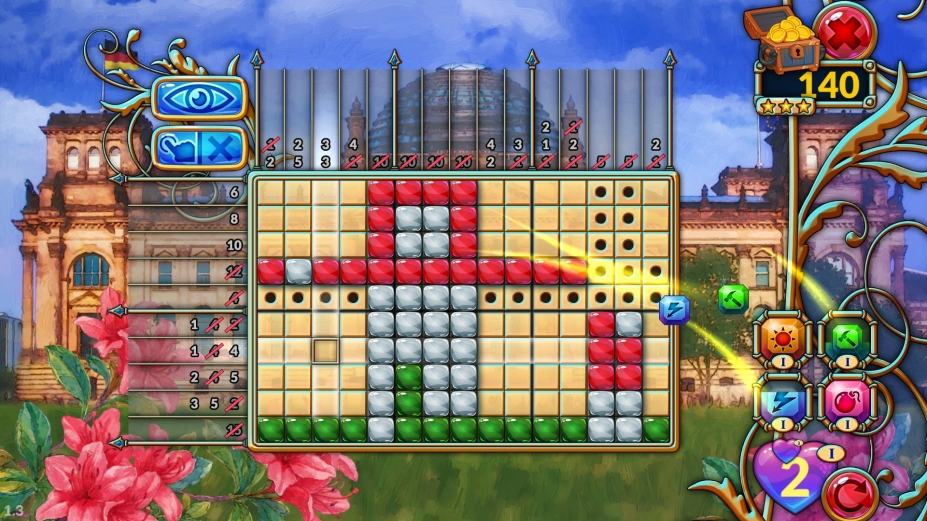Activate the blue lightning bolt power-up

click(x=780, y=400)
